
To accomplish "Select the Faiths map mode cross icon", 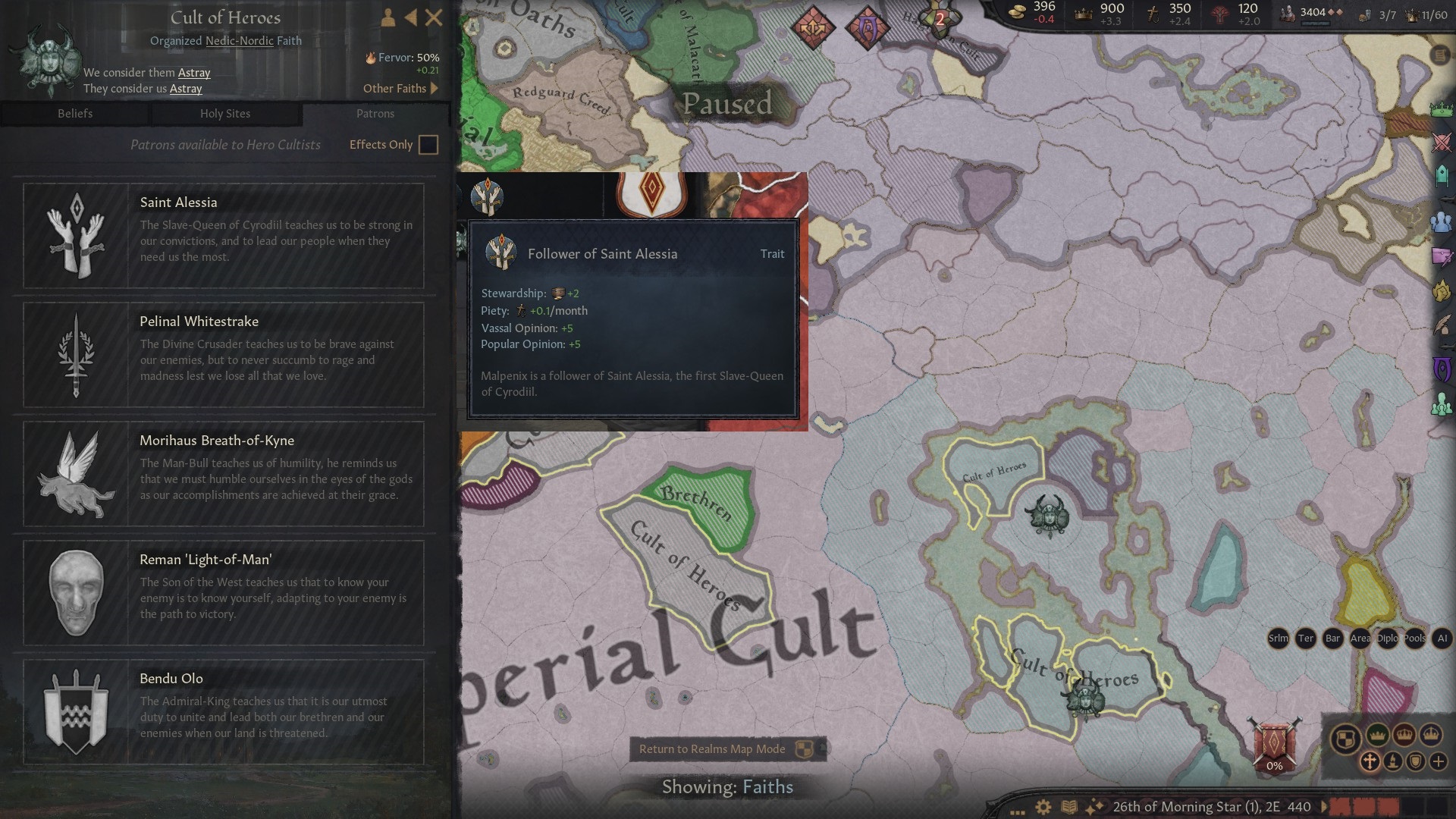I will (x=1370, y=761).
